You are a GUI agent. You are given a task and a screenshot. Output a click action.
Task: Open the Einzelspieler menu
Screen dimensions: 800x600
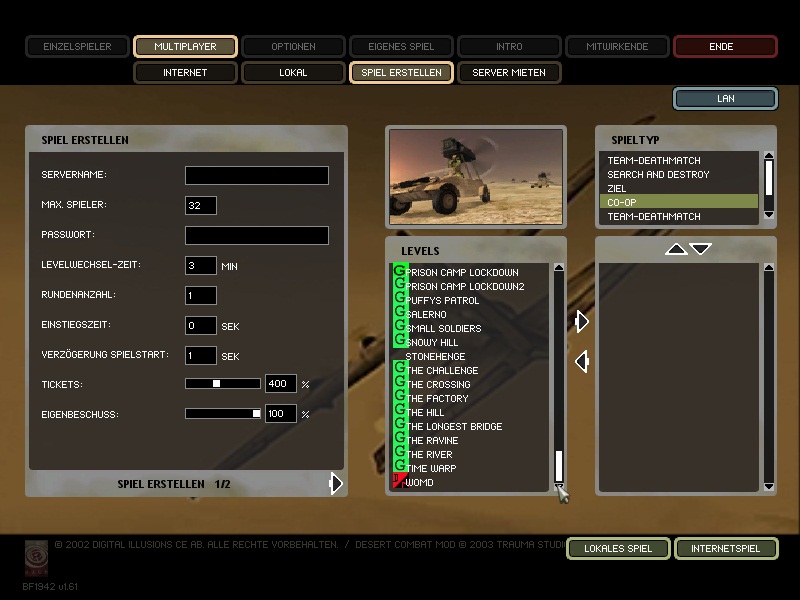[77, 46]
